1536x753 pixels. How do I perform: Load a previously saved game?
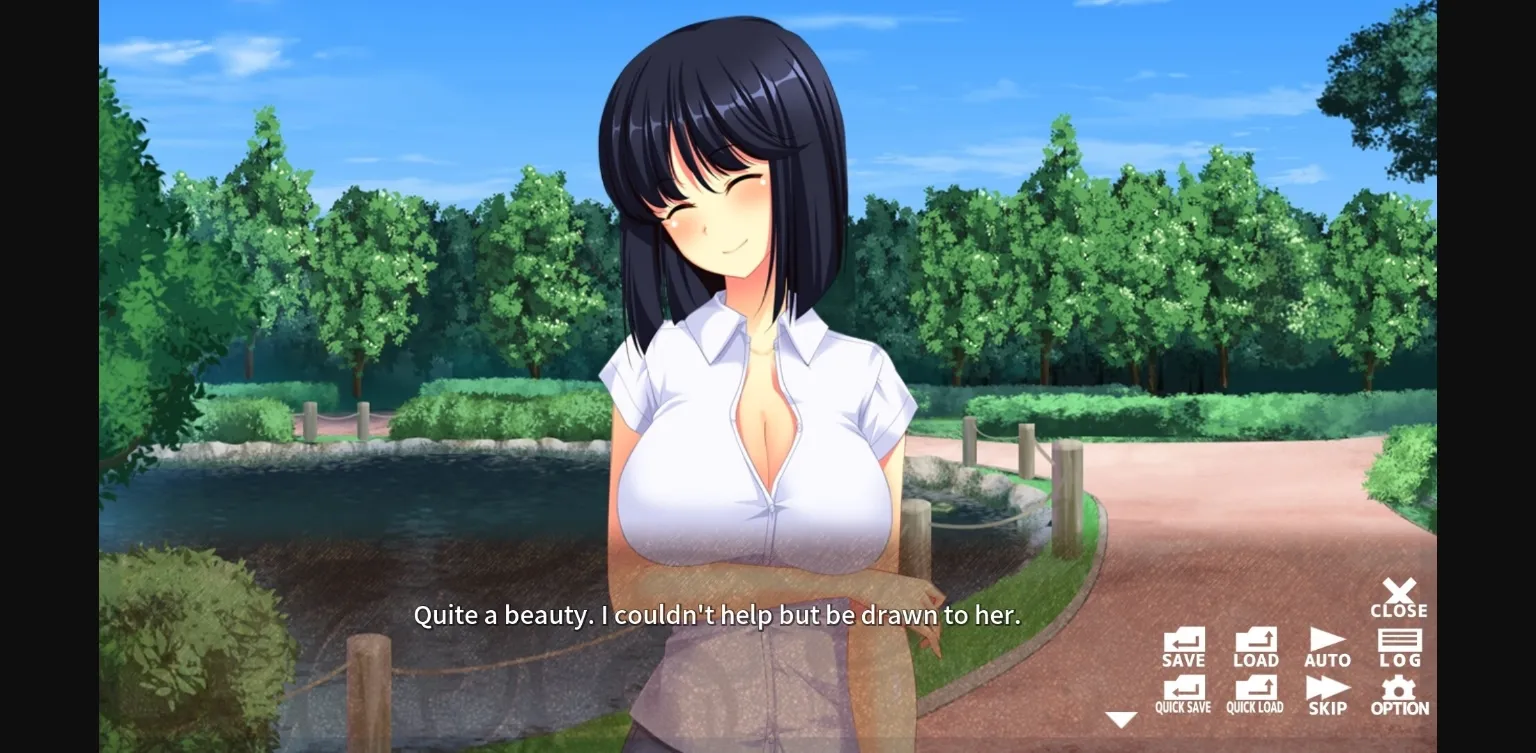(1256, 645)
